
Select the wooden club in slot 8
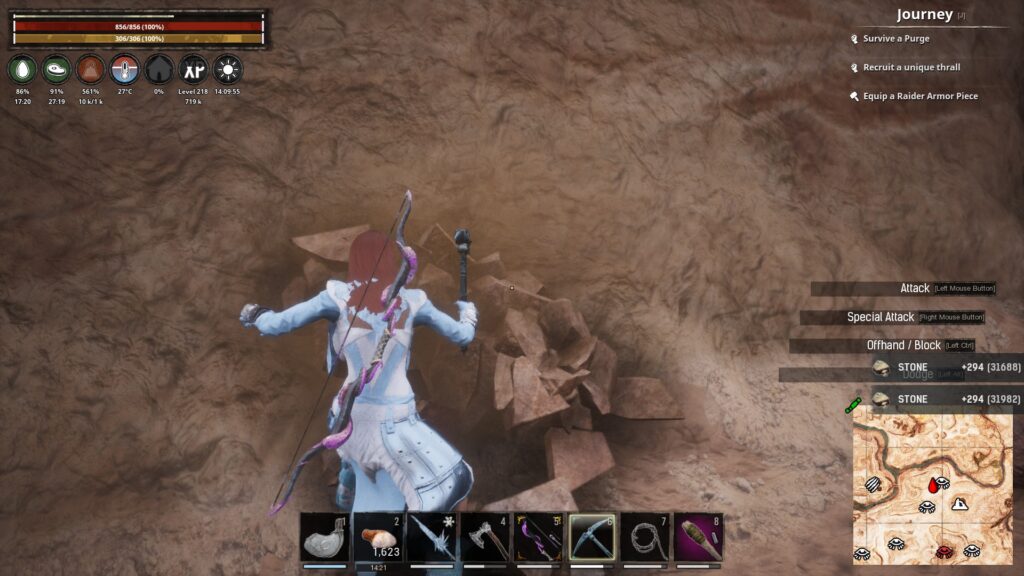point(699,538)
